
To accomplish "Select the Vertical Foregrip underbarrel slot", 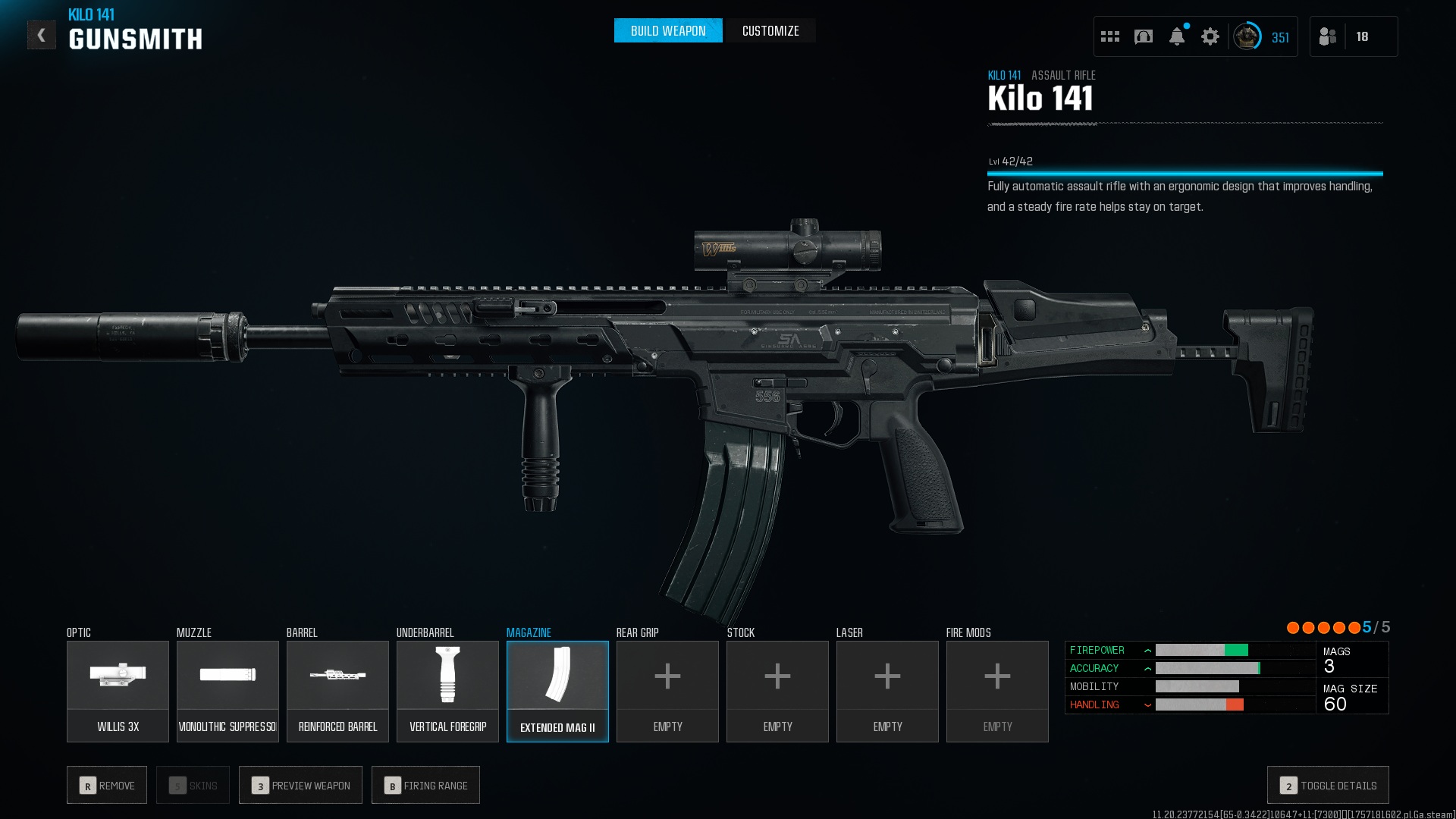I will (x=447, y=691).
